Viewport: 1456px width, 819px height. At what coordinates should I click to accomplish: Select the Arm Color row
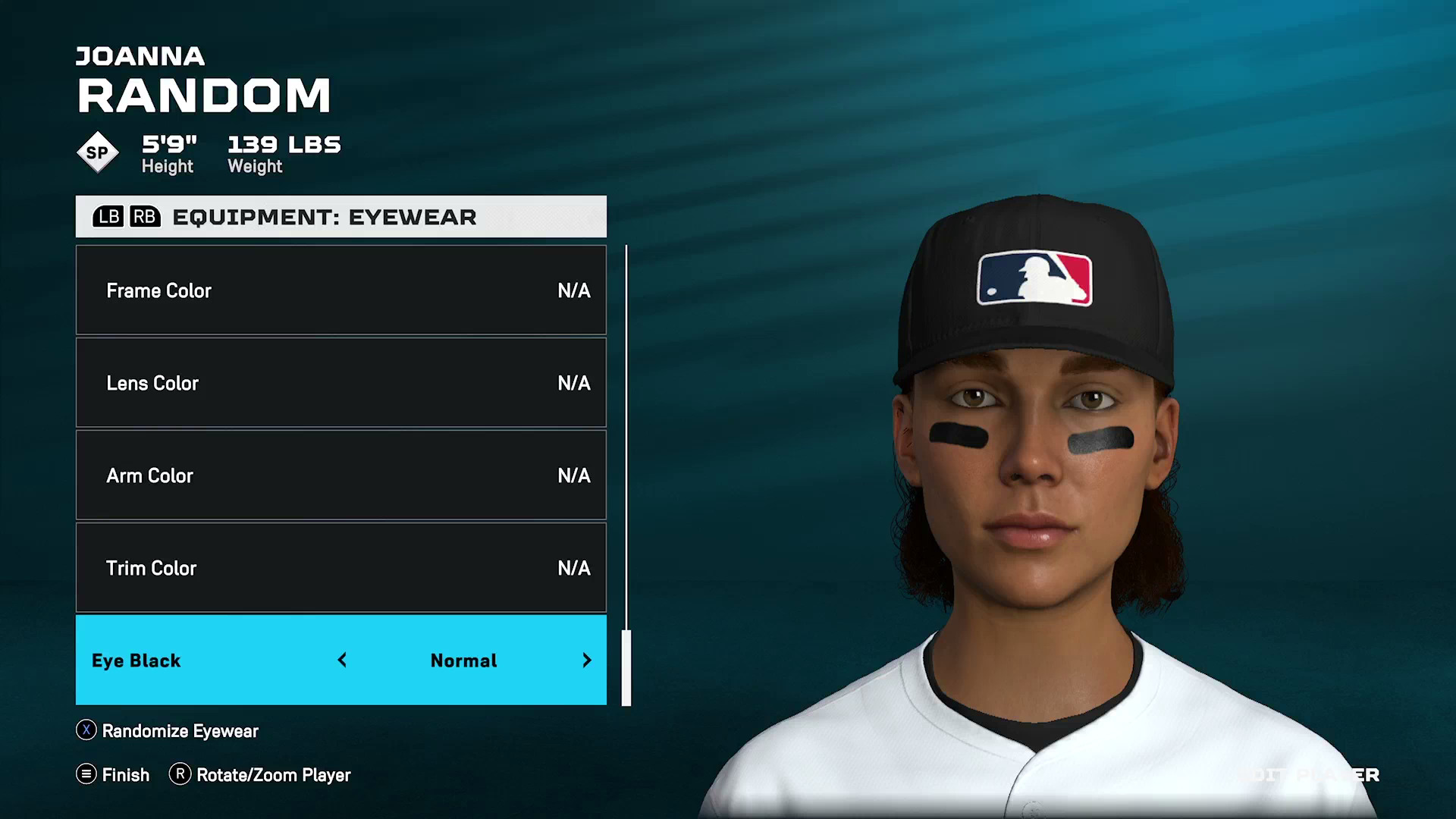coord(340,475)
